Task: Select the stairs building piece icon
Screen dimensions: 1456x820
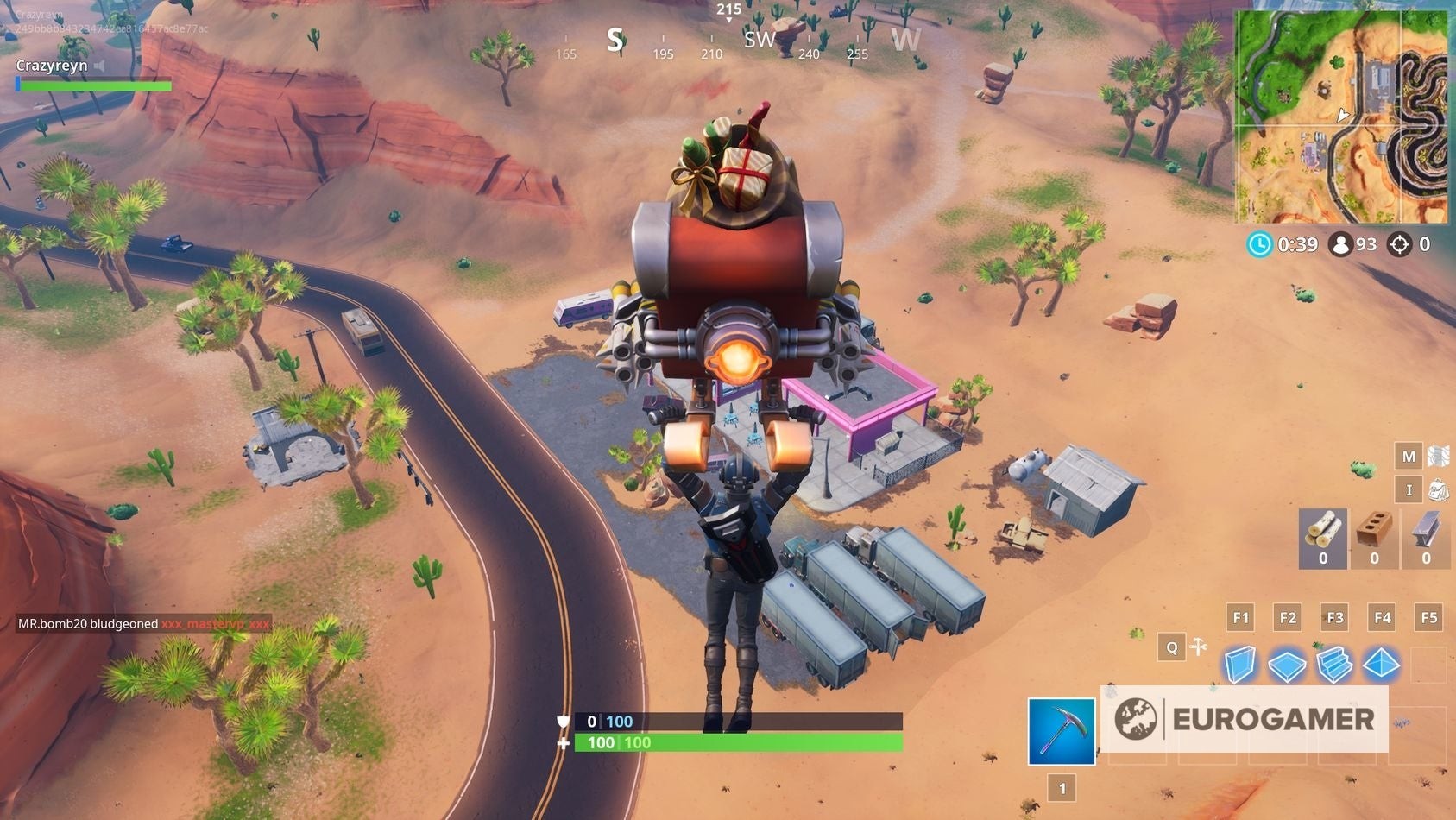Action: pos(1337,662)
